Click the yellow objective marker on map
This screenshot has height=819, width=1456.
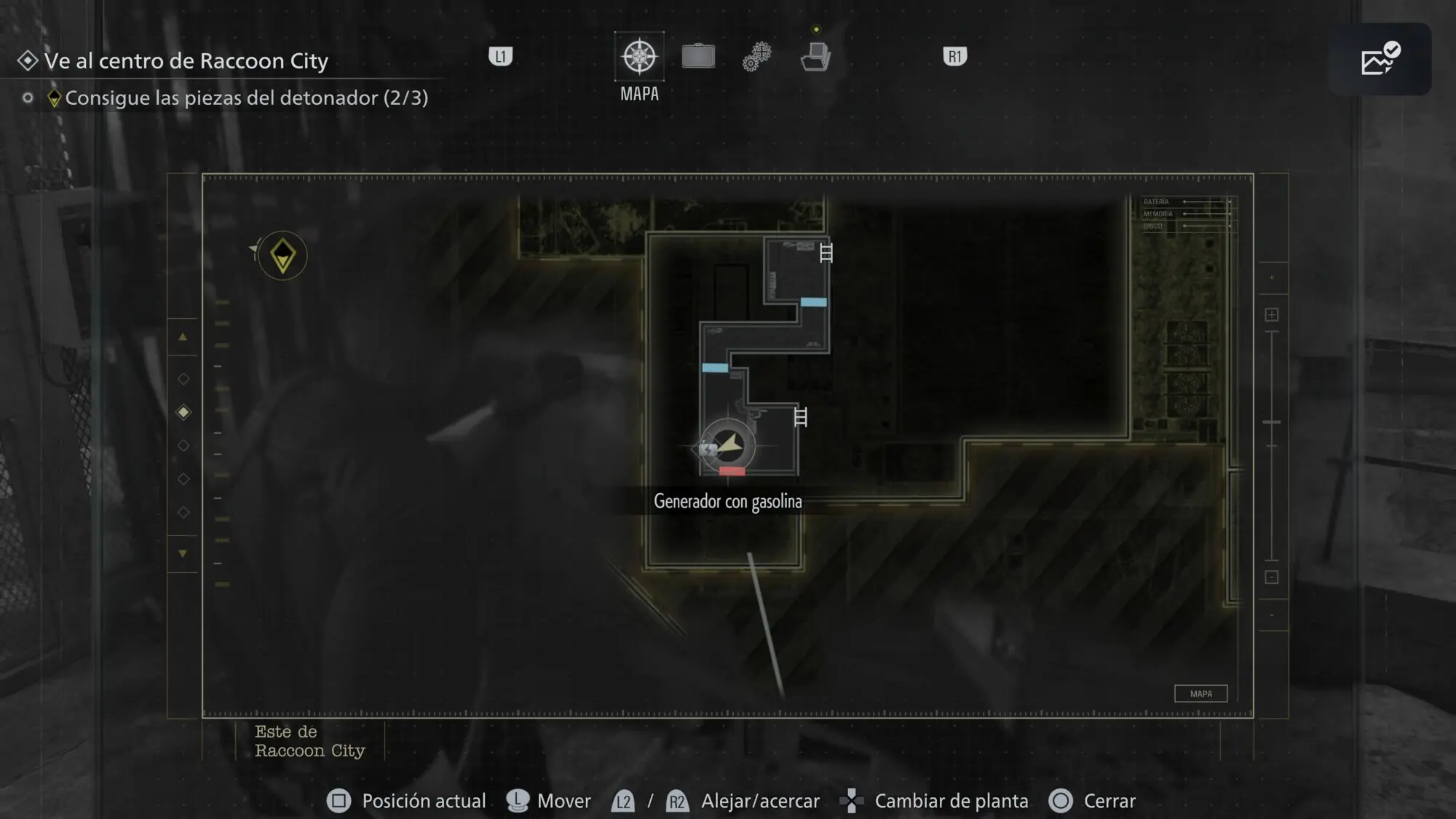coord(282,256)
